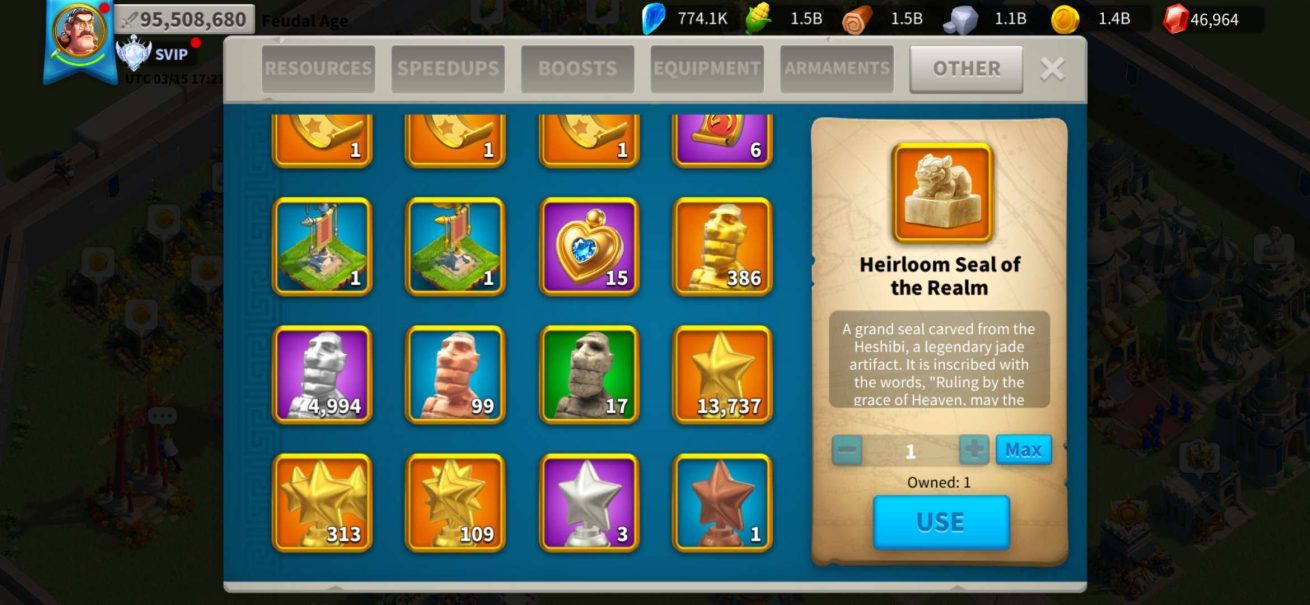Select the golden heart pendant item
The width and height of the screenshot is (1310, 605).
click(589, 246)
